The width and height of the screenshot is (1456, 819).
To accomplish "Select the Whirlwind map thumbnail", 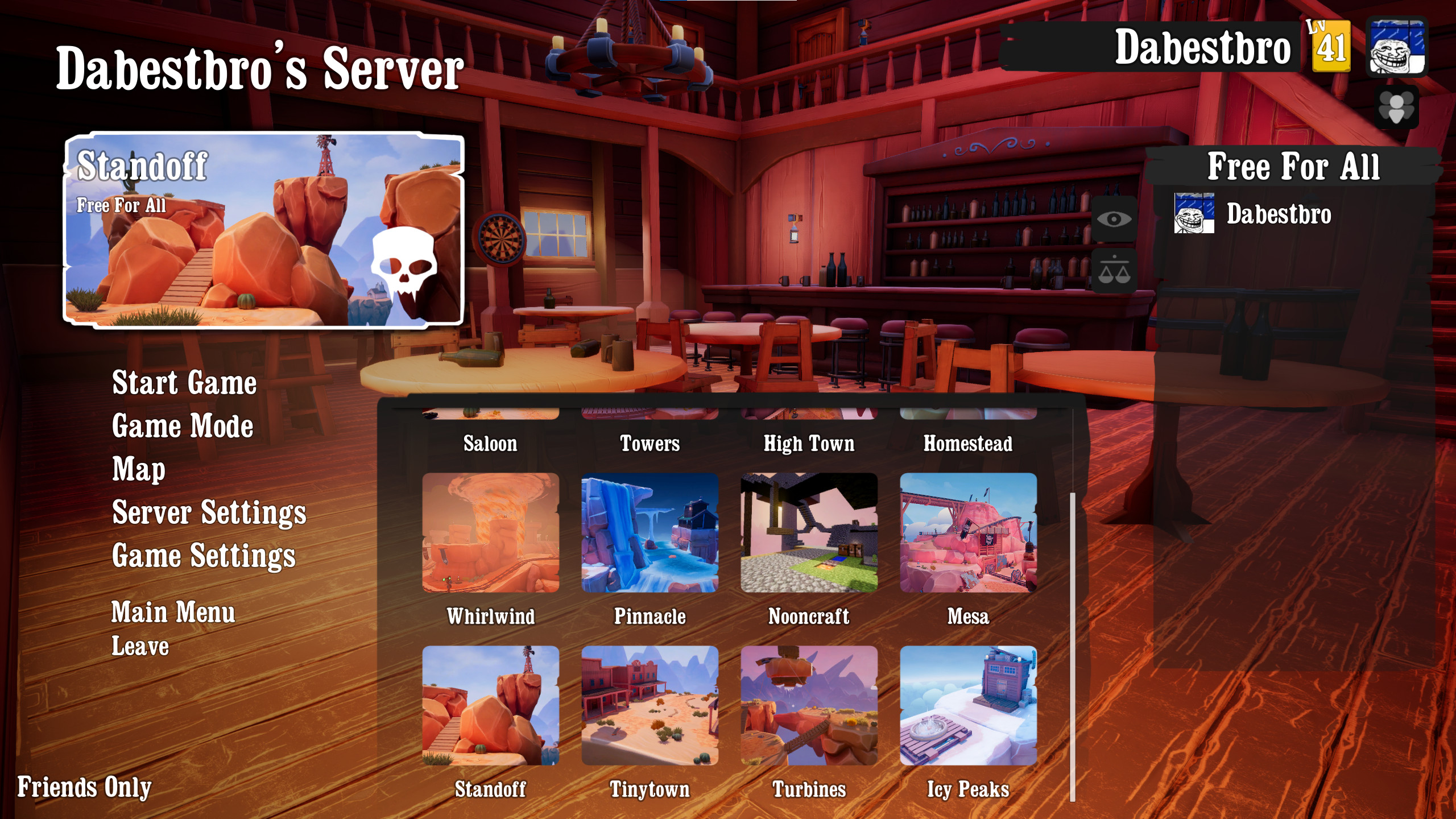I will point(490,533).
